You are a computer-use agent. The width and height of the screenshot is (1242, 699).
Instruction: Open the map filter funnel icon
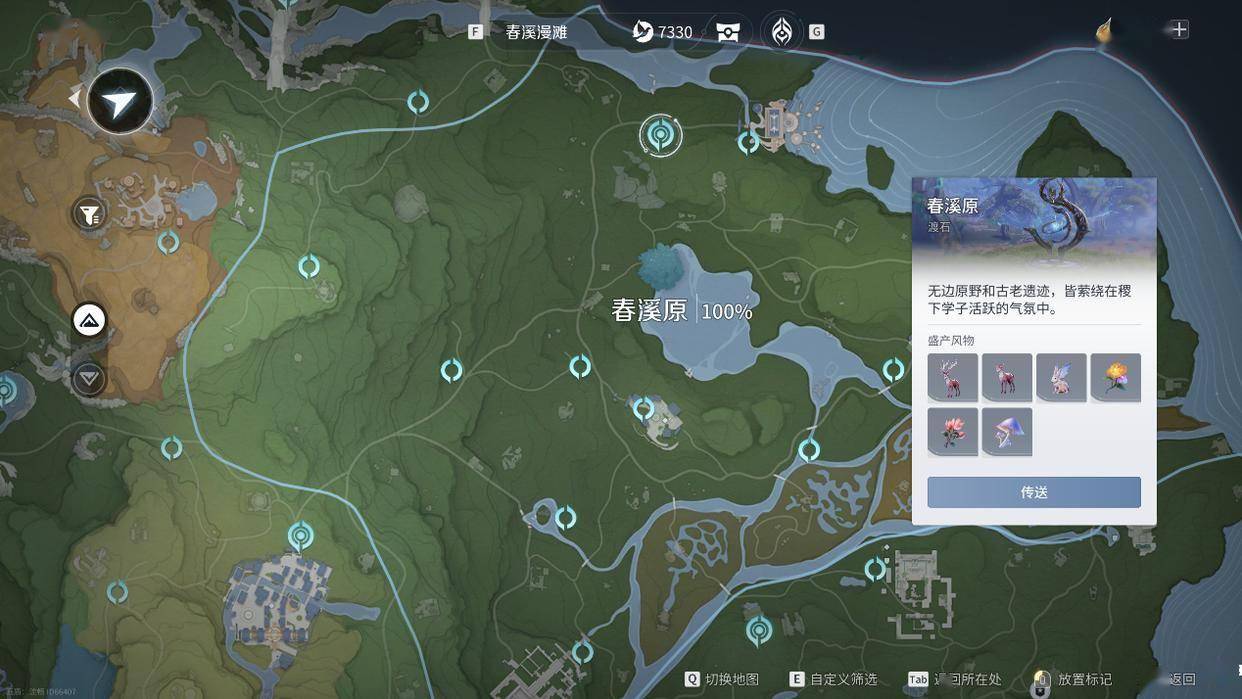pyautogui.click(x=89, y=213)
